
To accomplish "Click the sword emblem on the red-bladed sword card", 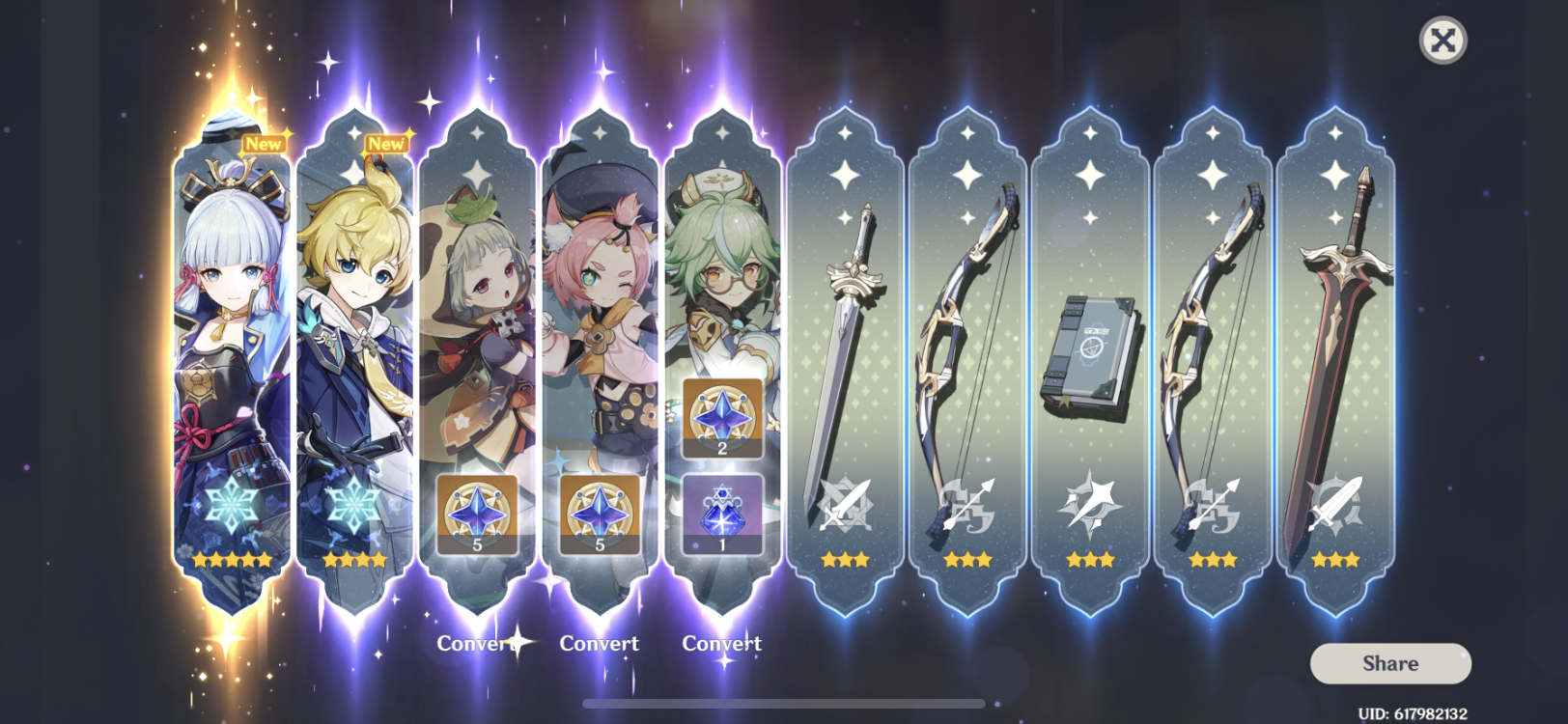I will pyautogui.click(x=1335, y=506).
